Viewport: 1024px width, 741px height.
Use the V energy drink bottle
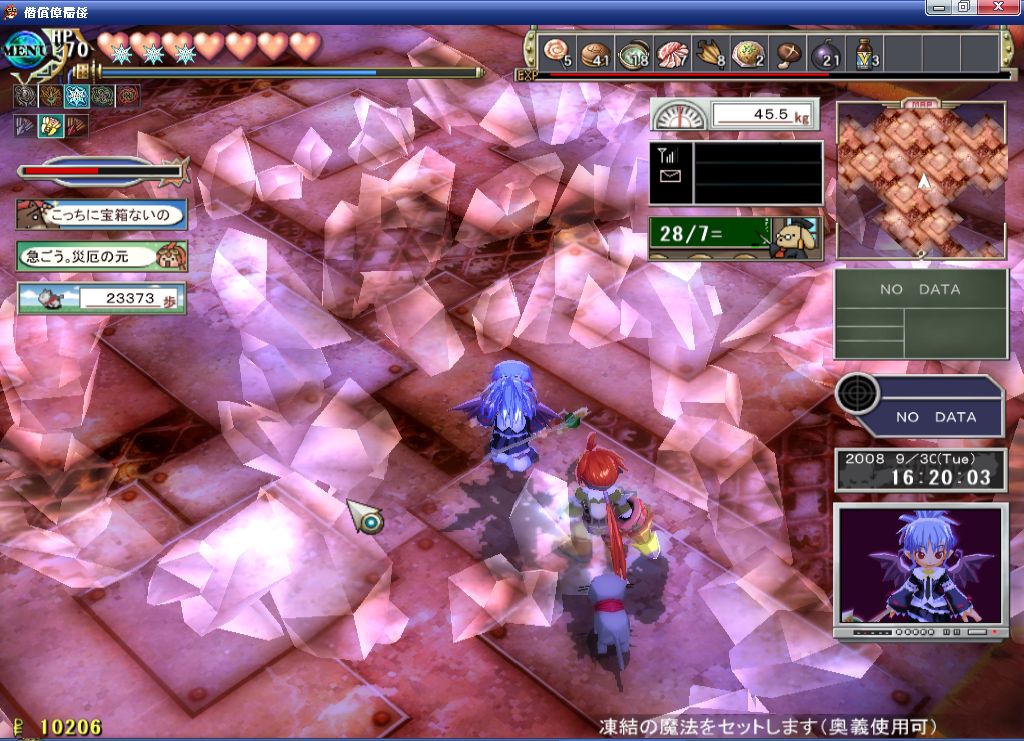coord(866,52)
